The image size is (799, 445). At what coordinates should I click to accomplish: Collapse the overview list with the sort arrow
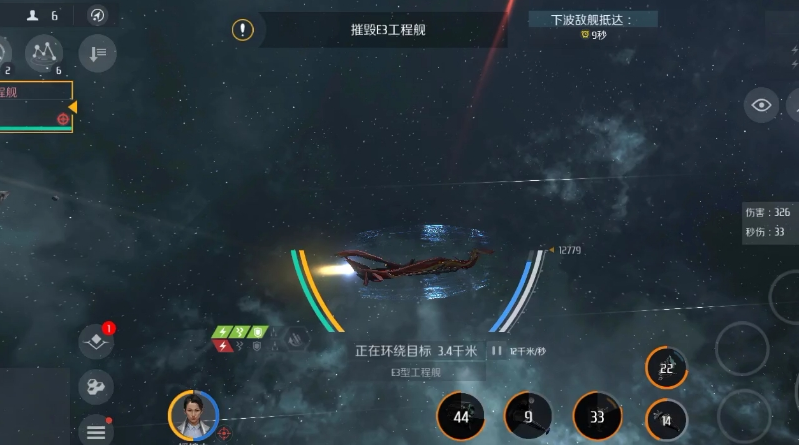click(x=97, y=53)
